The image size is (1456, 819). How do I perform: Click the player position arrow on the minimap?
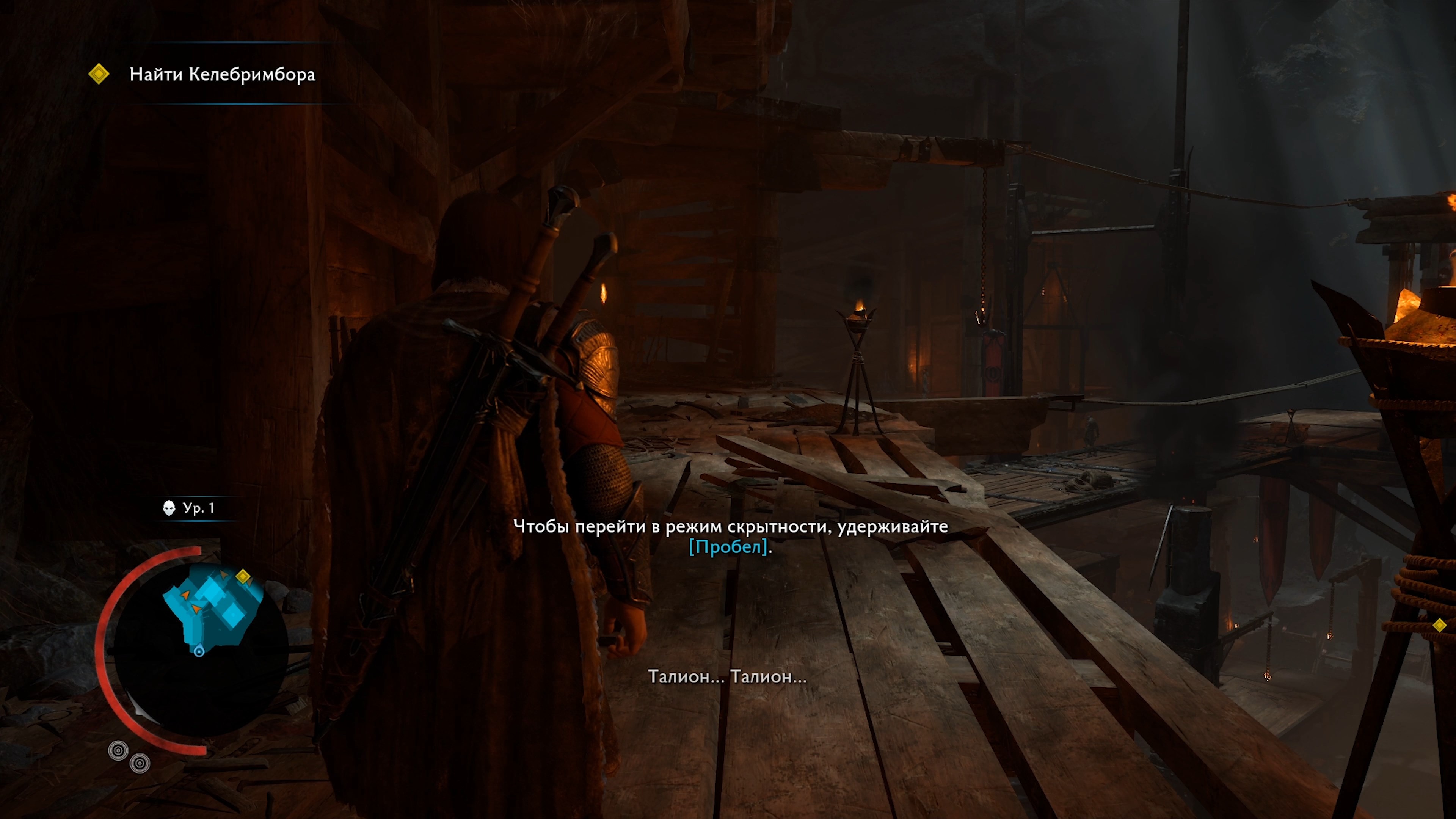(199, 651)
